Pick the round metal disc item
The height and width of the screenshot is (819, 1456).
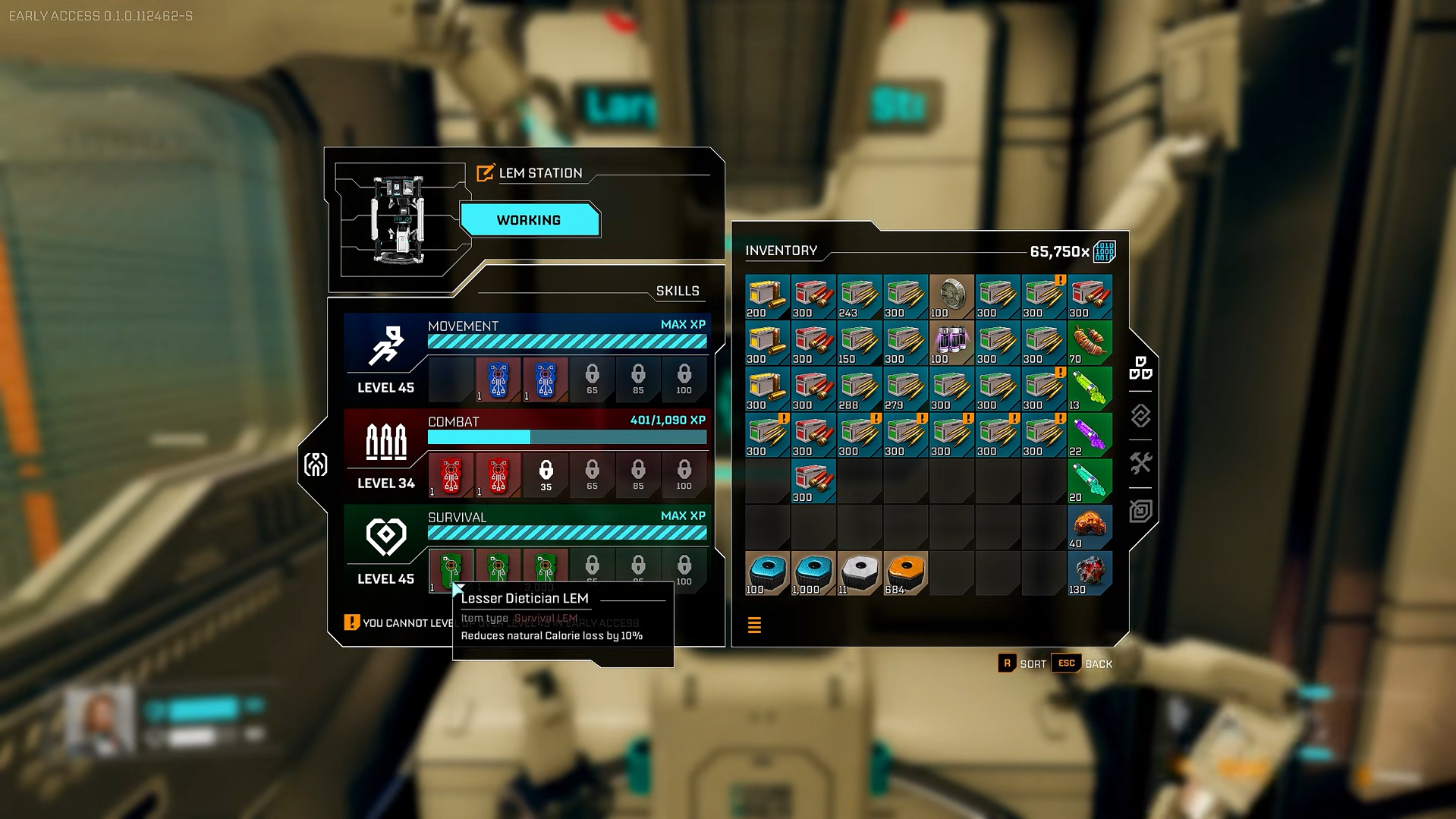(951, 296)
